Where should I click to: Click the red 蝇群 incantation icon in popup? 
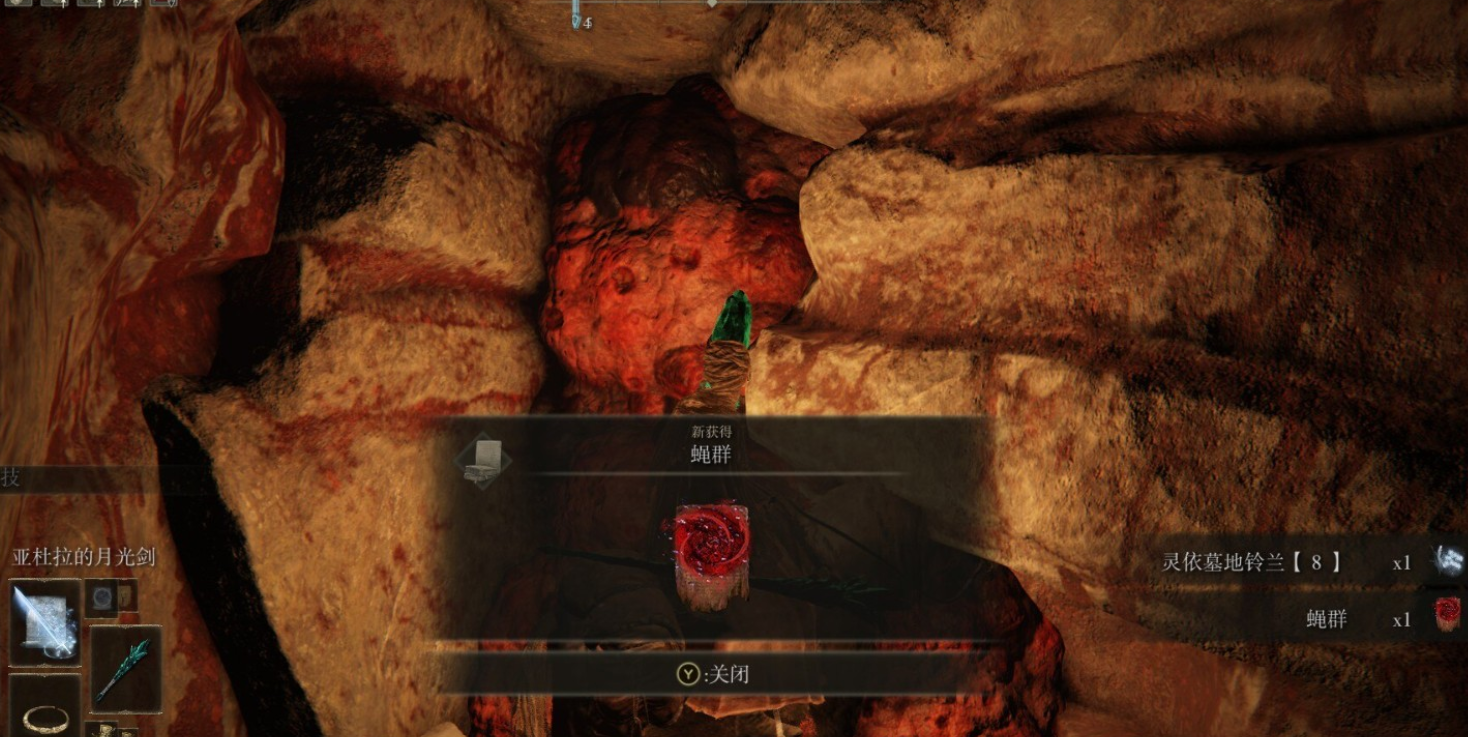(x=711, y=552)
